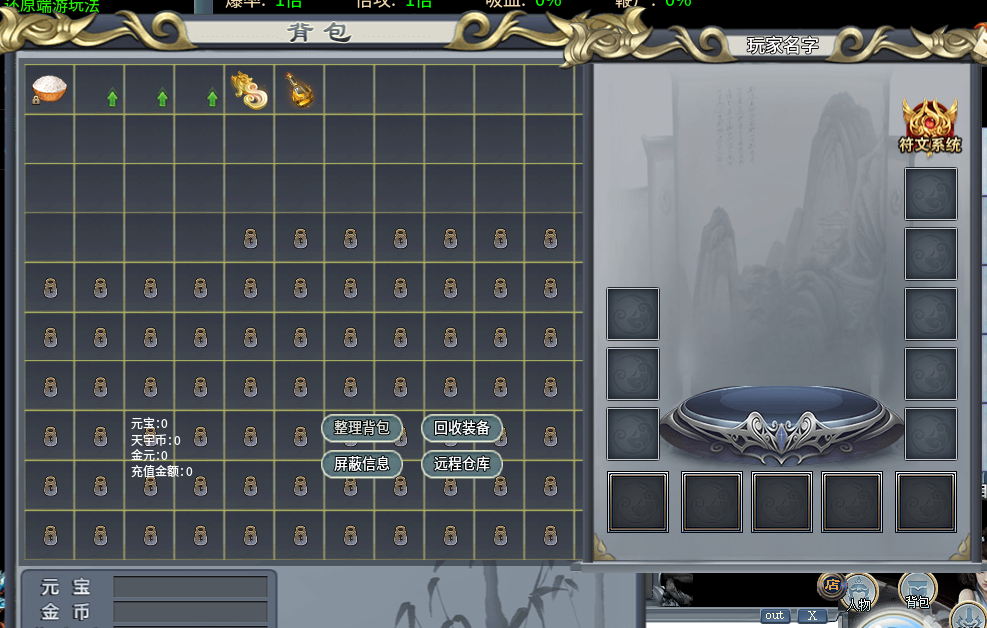The height and width of the screenshot is (628, 987).
Task: Open the 人物 character panel icon
Action: [859, 592]
